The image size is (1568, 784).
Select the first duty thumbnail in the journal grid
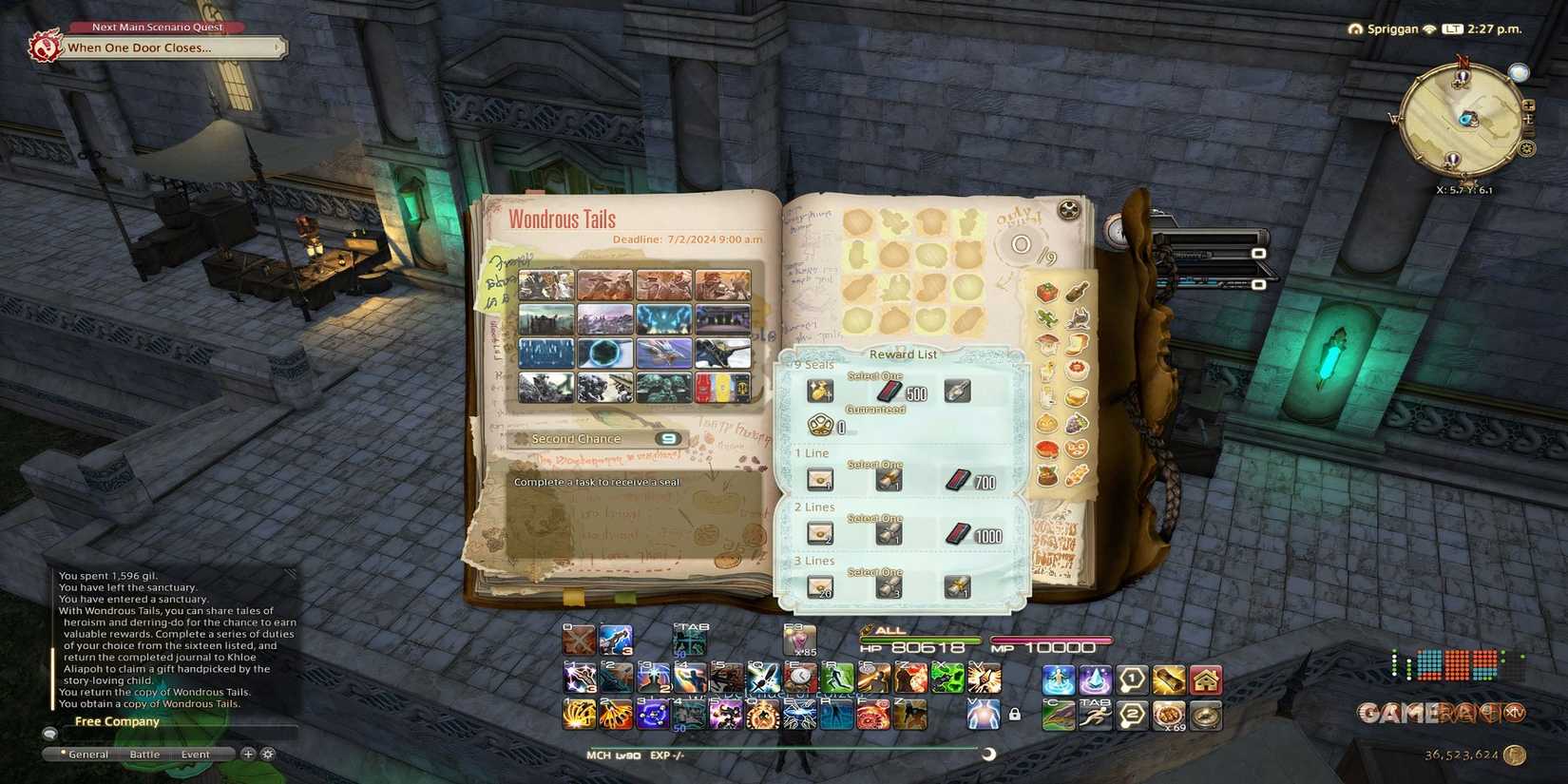point(545,285)
